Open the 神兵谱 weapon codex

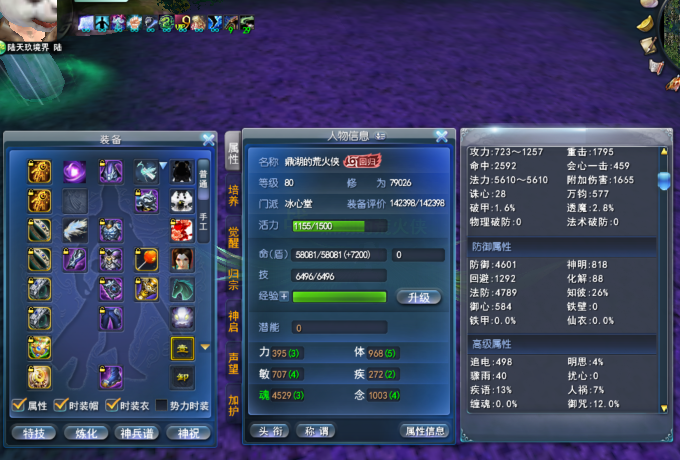(x=136, y=433)
